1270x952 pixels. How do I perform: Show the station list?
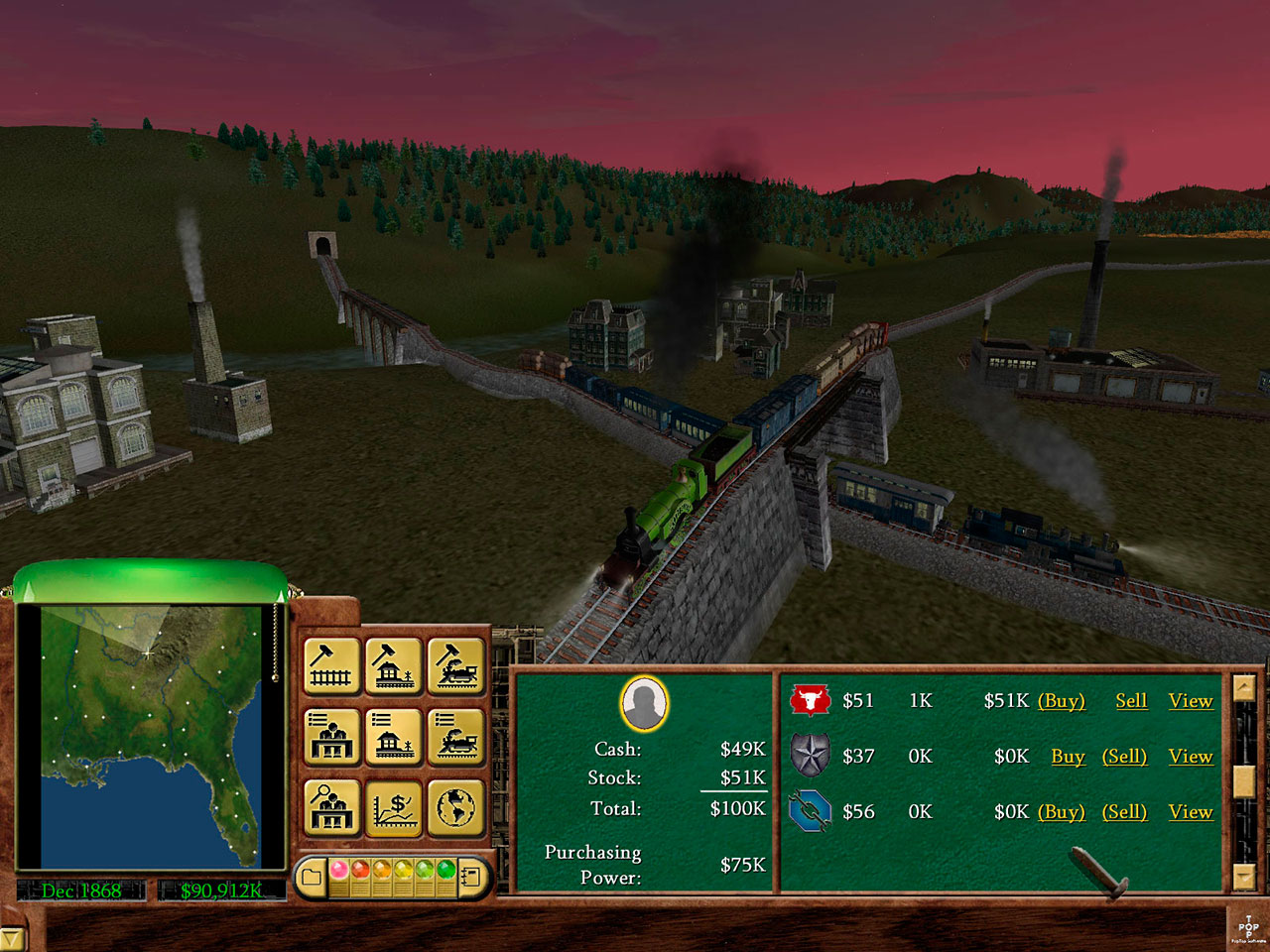pyautogui.click(x=394, y=737)
